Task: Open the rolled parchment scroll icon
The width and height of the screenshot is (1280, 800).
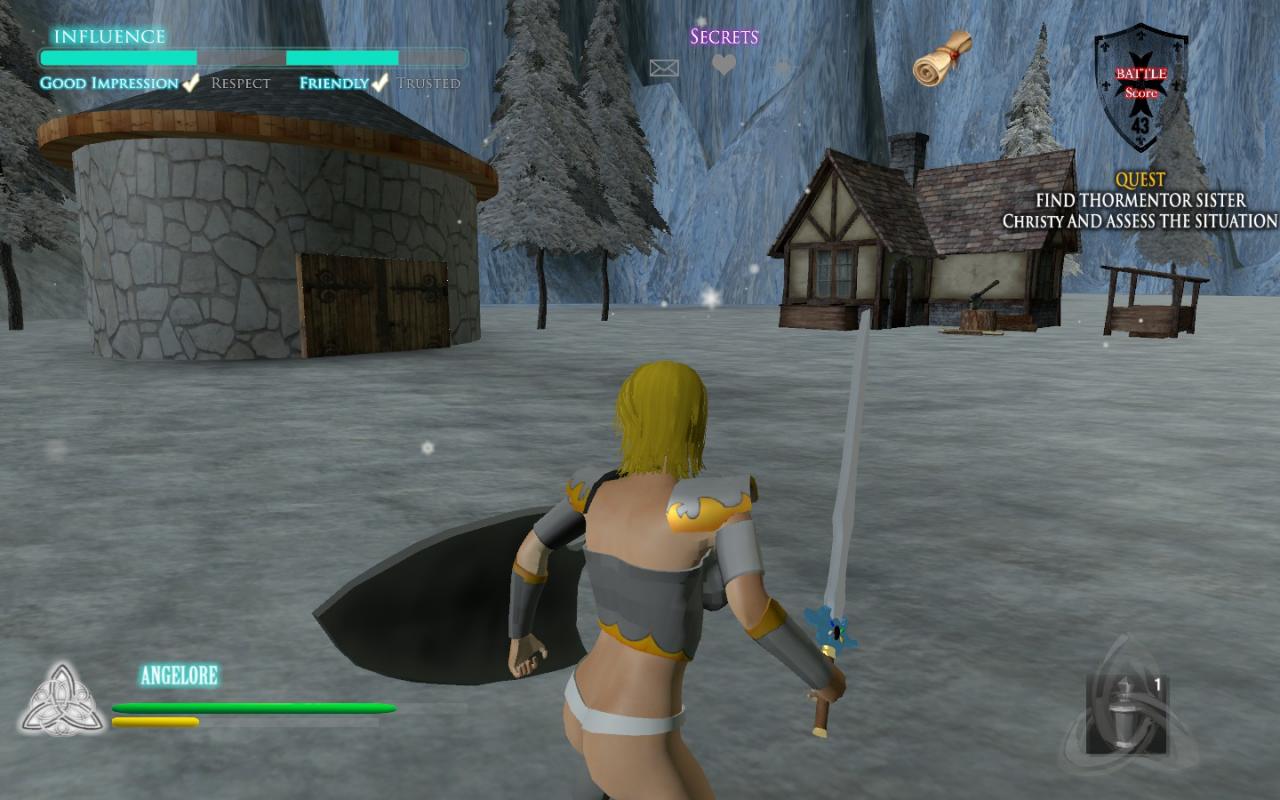Action: pos(942,58)
